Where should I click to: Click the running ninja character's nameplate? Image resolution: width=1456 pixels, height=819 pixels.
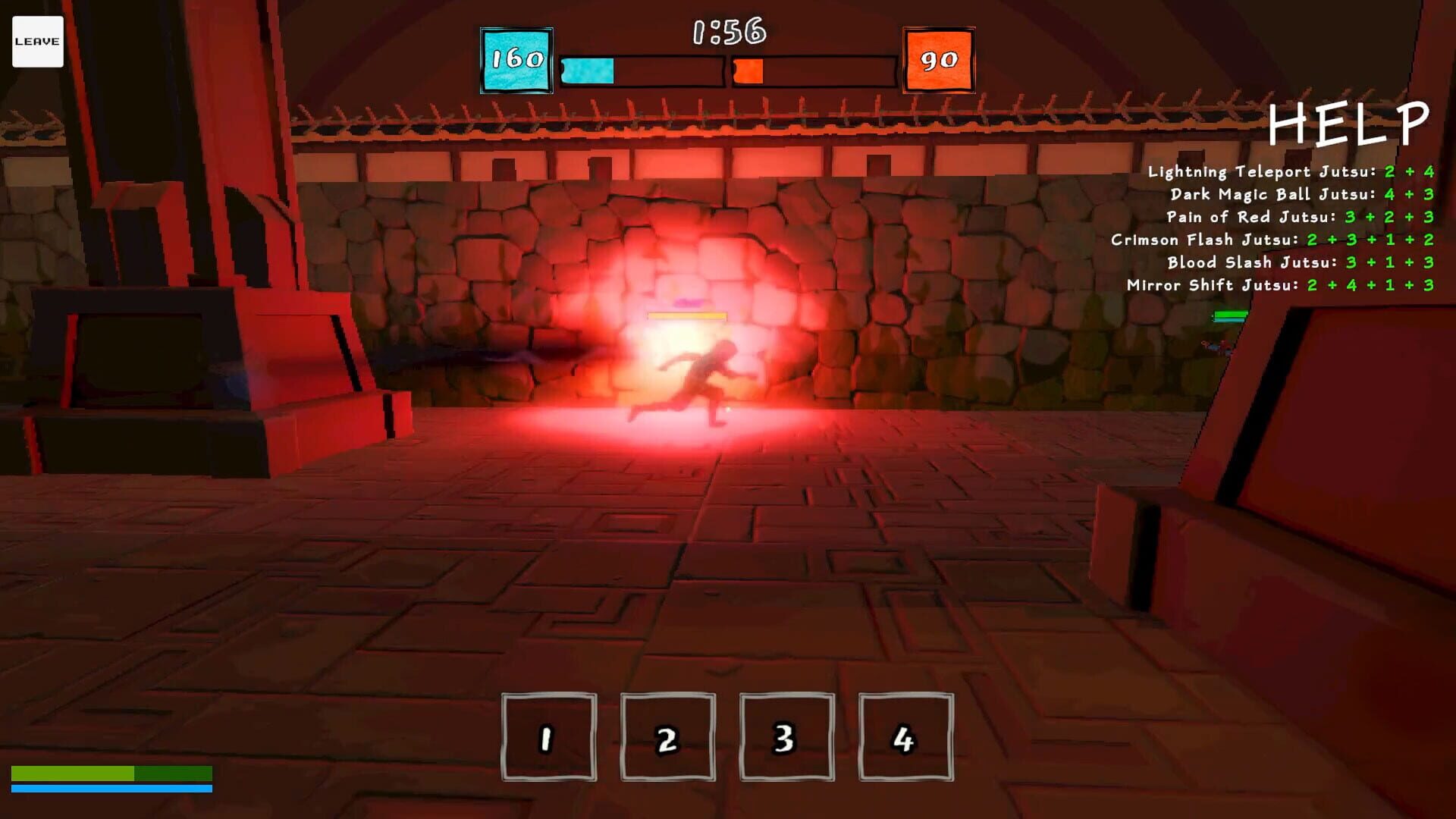tap(686, 316)
